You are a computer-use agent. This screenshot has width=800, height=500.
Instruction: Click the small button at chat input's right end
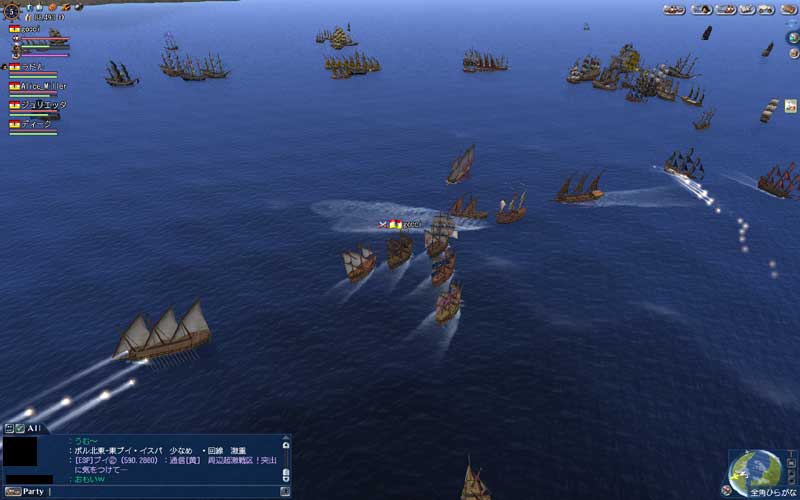(x=285, y=491)
